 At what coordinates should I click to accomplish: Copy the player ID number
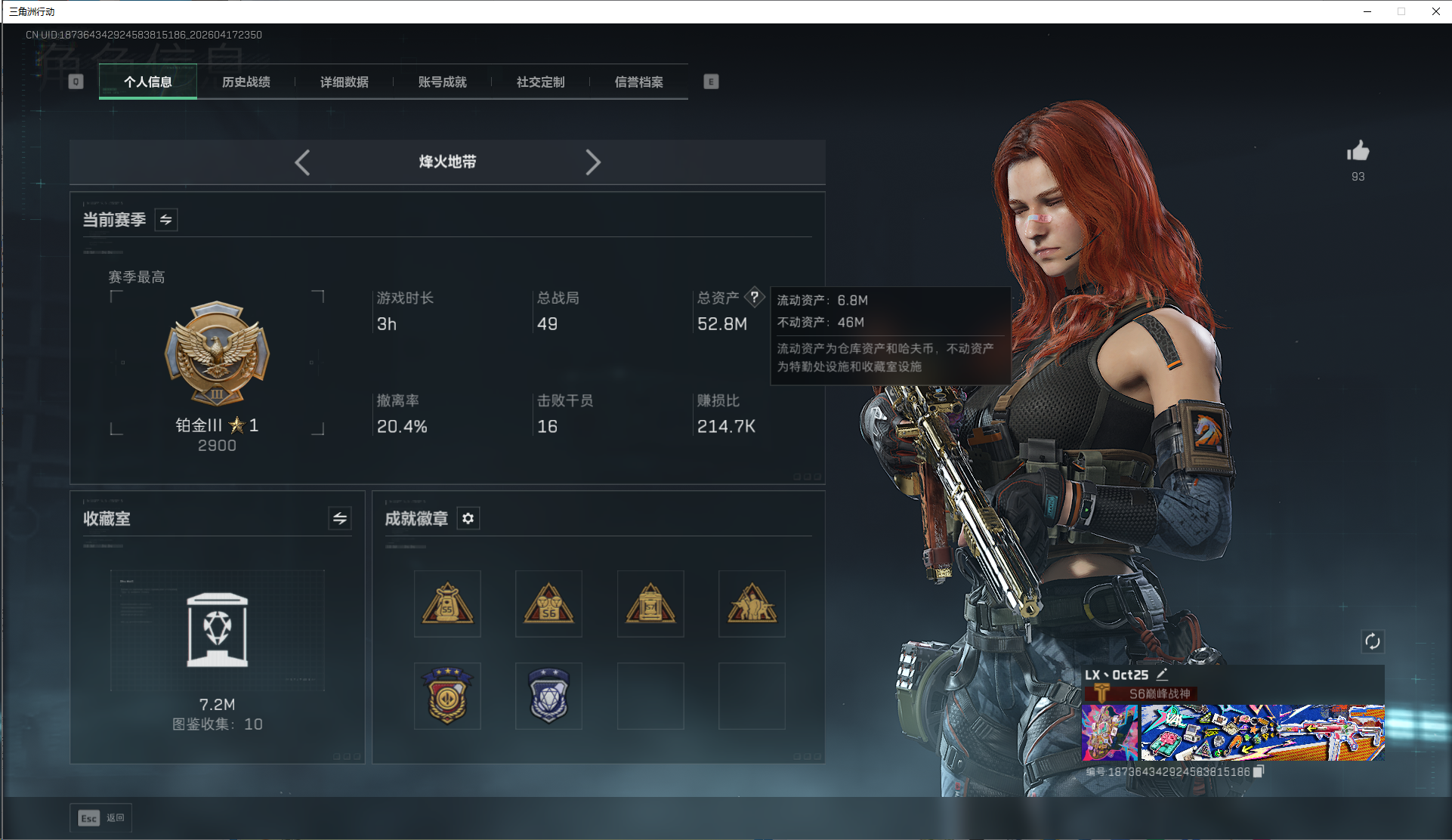coord(1258,771)
